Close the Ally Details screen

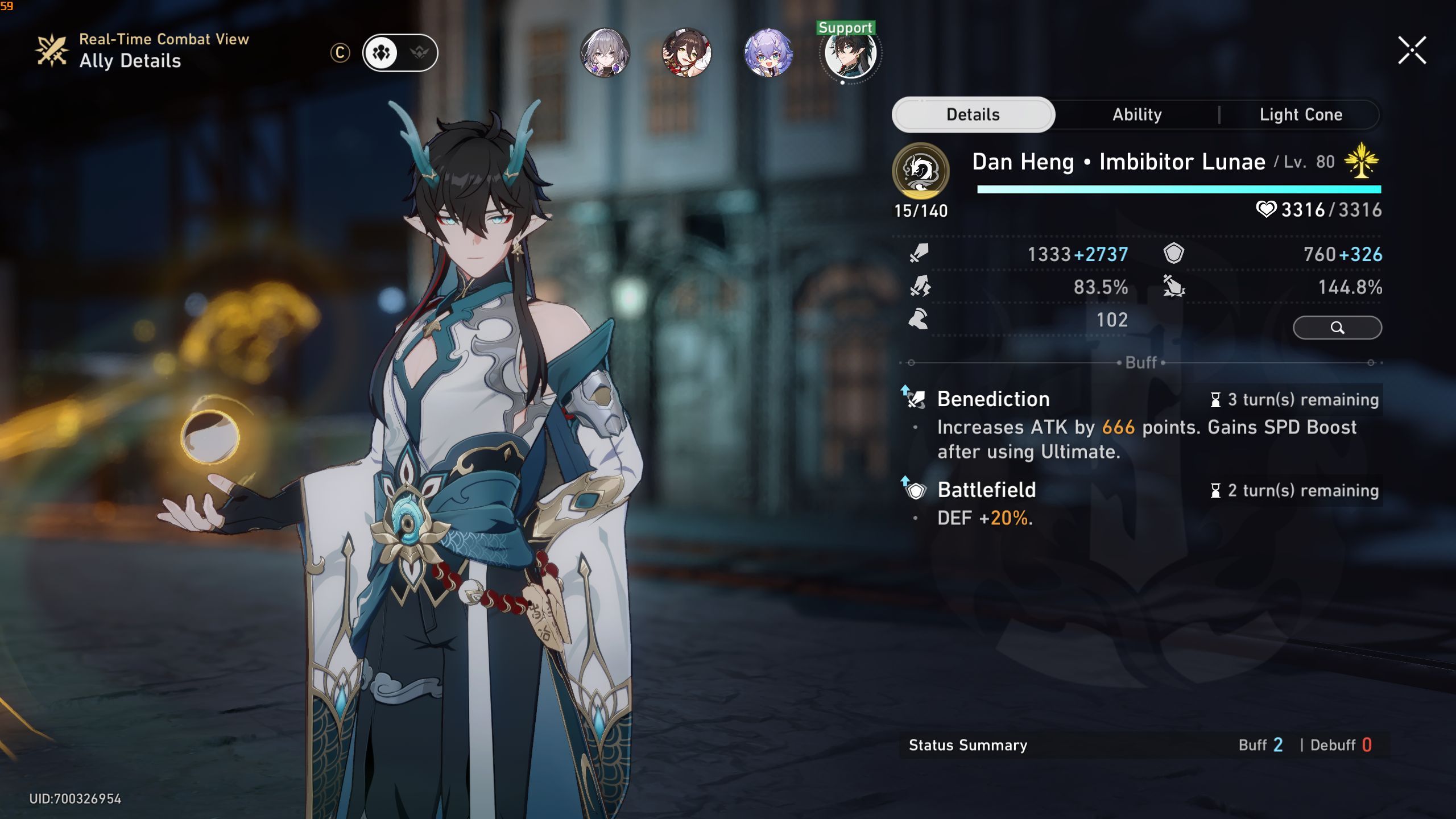coord(1412,51)
